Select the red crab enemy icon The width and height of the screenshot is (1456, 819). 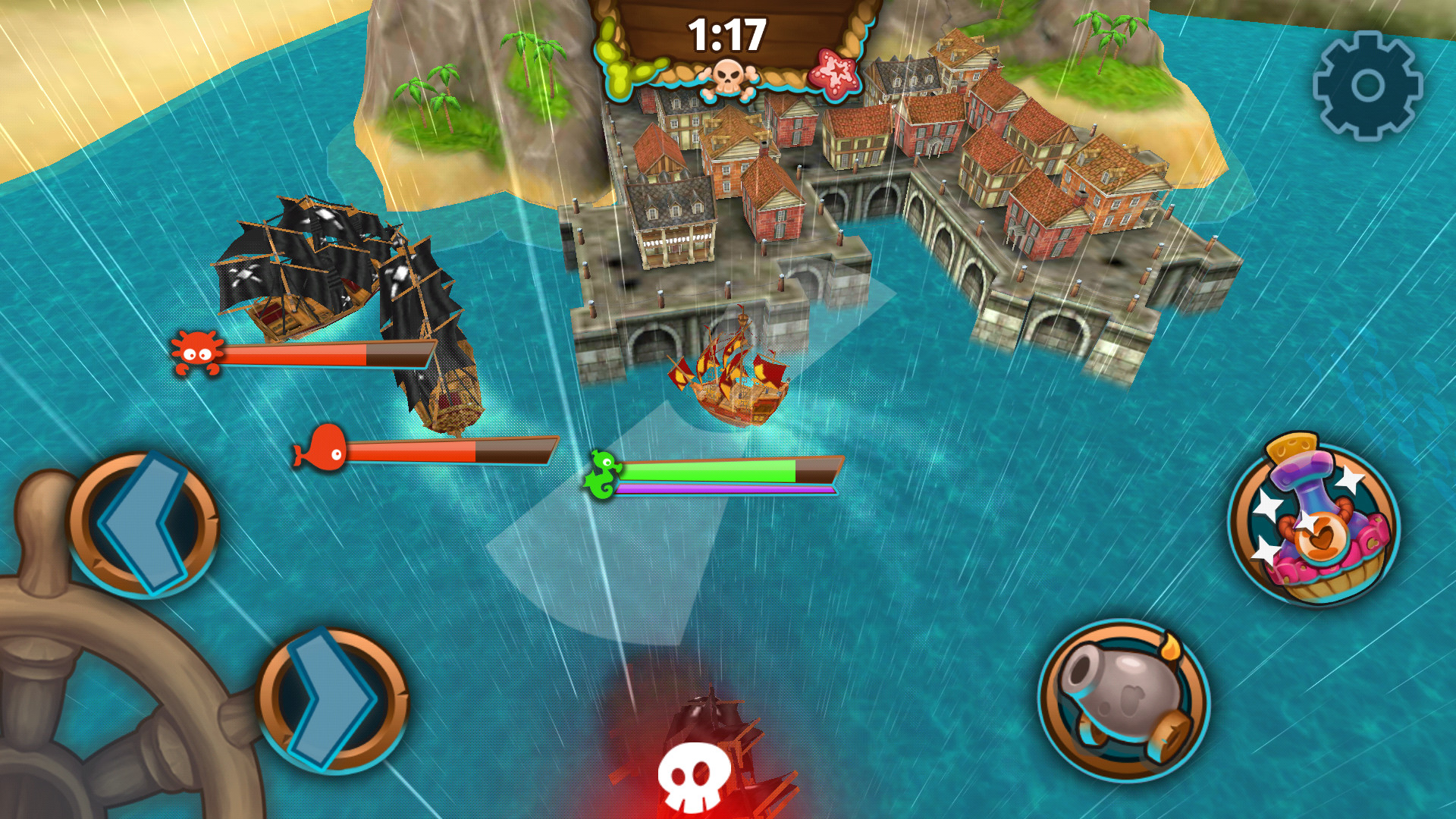pos(196,353)
